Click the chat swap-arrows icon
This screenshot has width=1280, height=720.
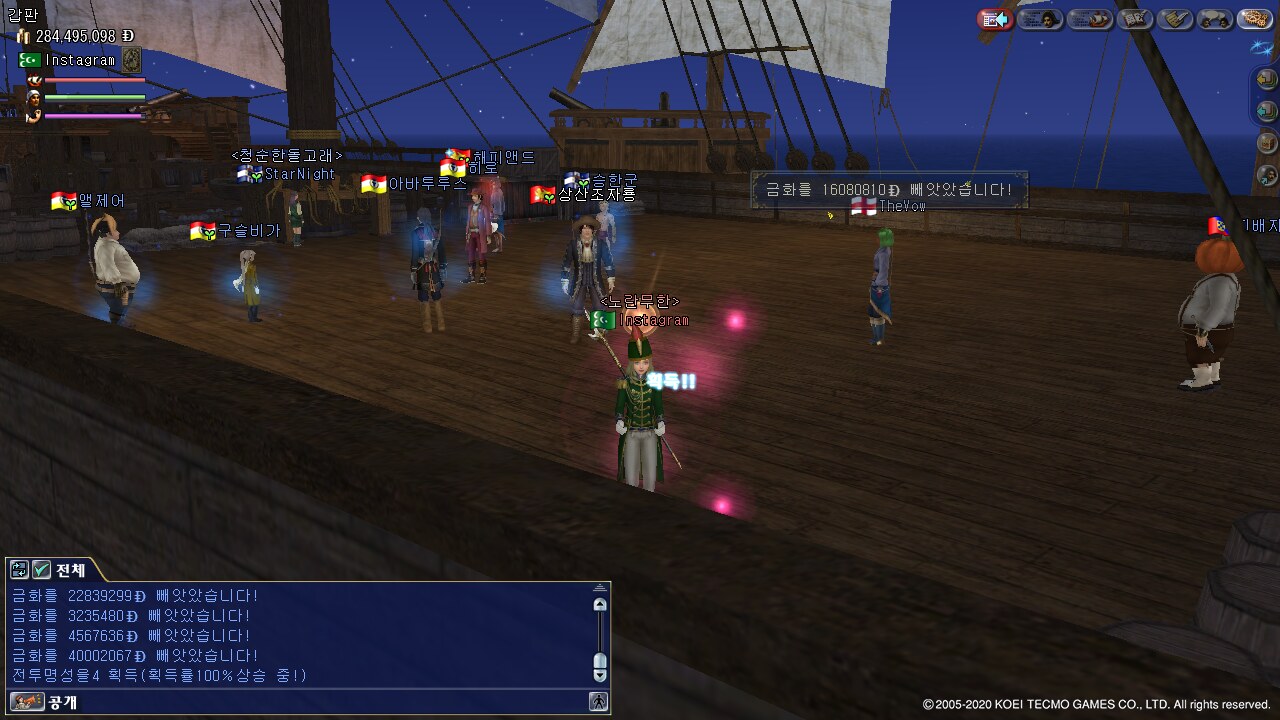(x=19, y=570)
